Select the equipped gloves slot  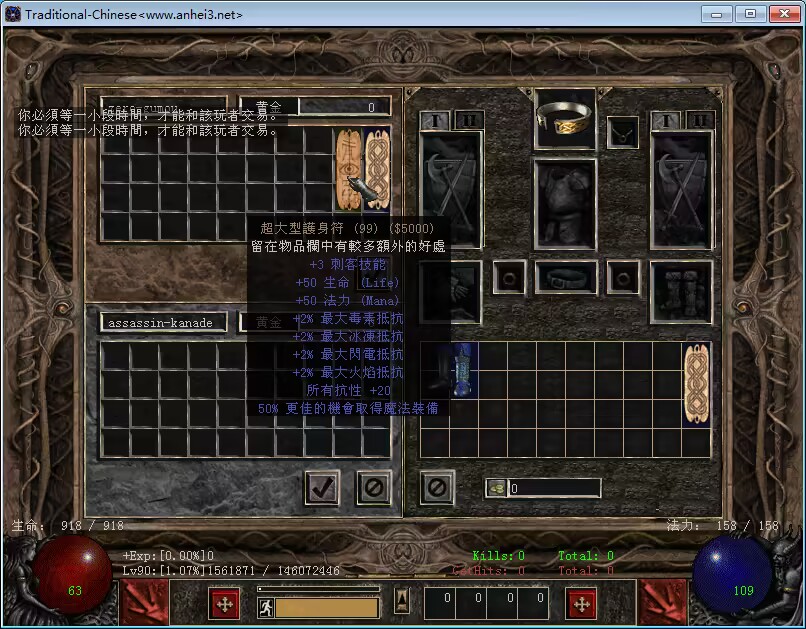[450, 290]
